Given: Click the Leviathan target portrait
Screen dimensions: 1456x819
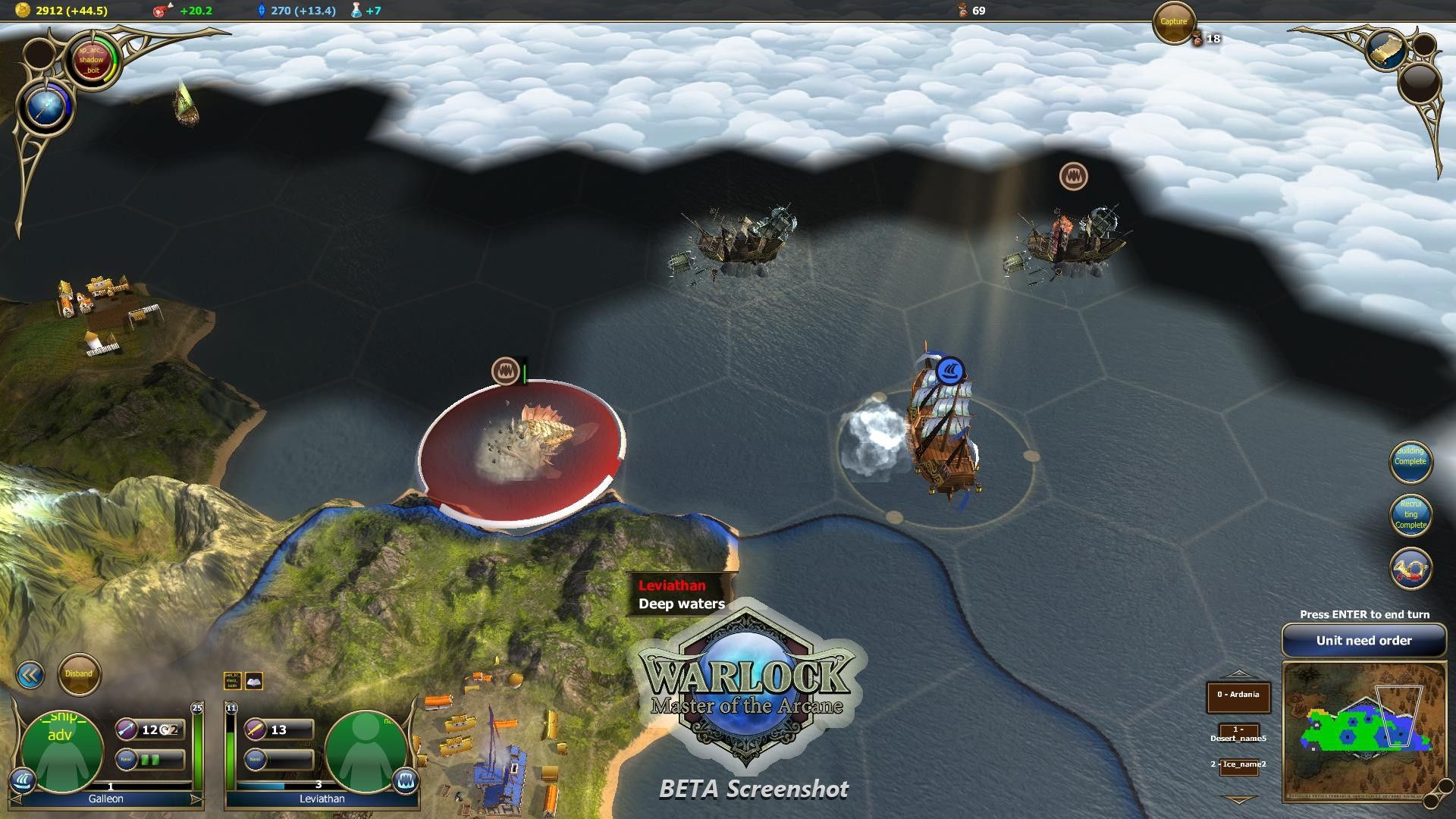Looking at the screenshot, I should click(x=366, y=751).
